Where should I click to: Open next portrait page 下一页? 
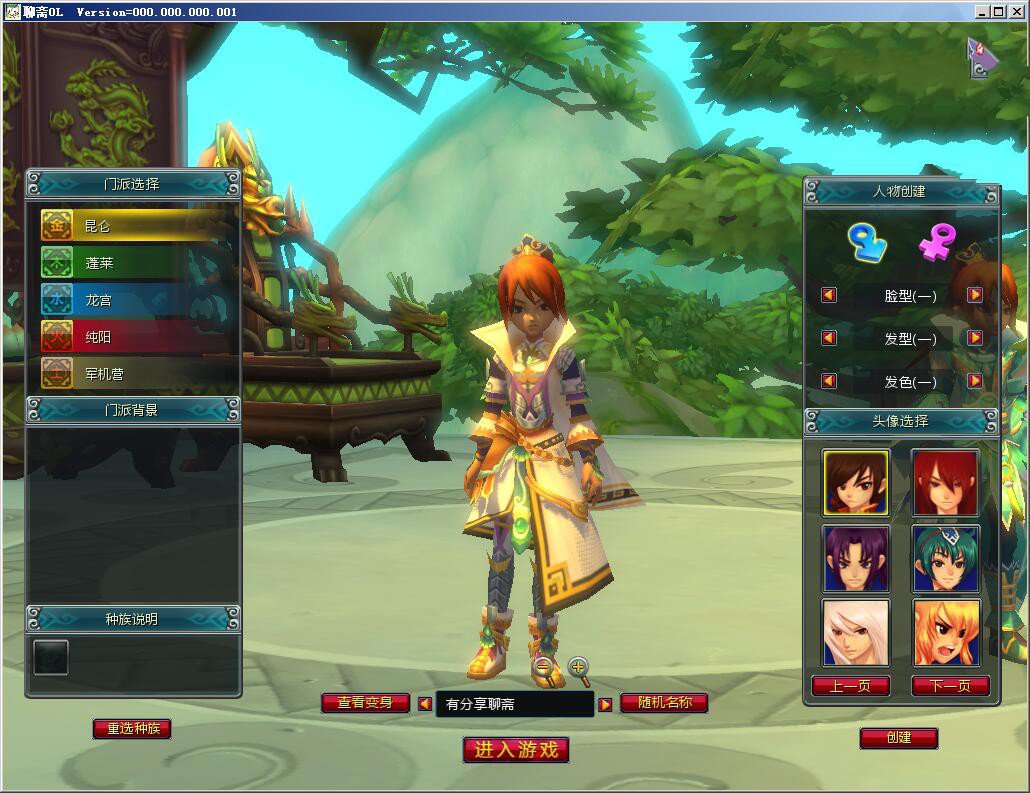click(950, 686)
